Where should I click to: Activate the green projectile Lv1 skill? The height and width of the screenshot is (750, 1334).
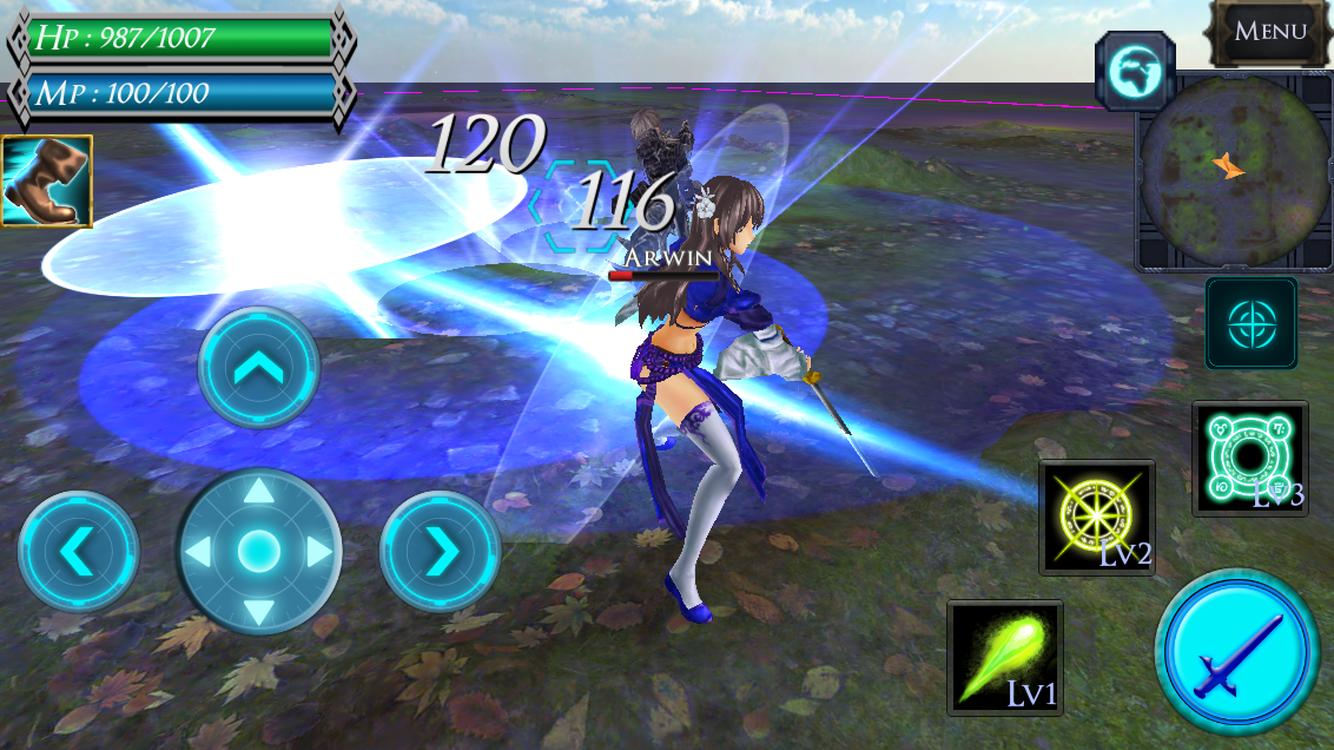1004,657
